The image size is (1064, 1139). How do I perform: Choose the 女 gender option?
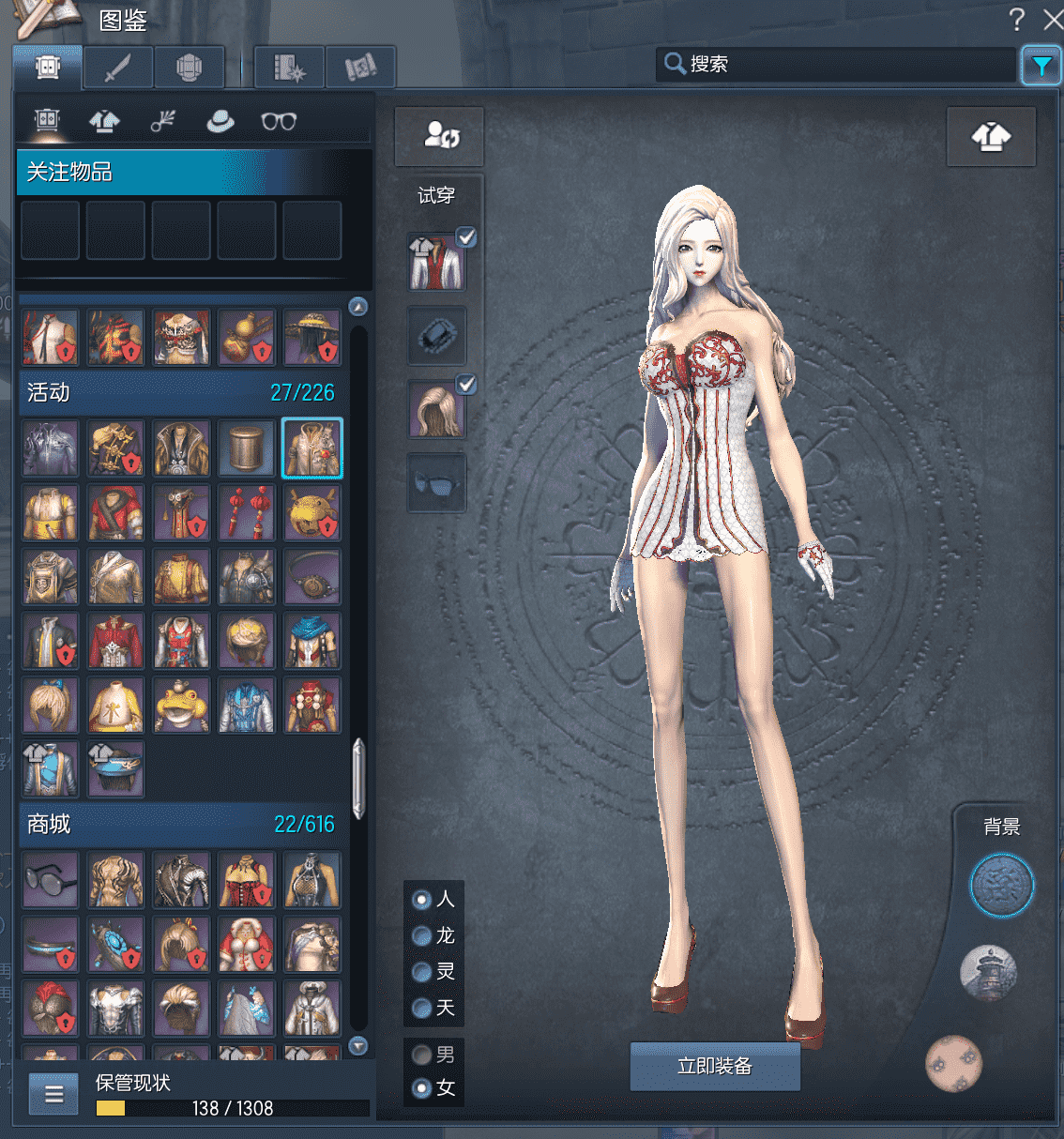[x=422, y=1088]
